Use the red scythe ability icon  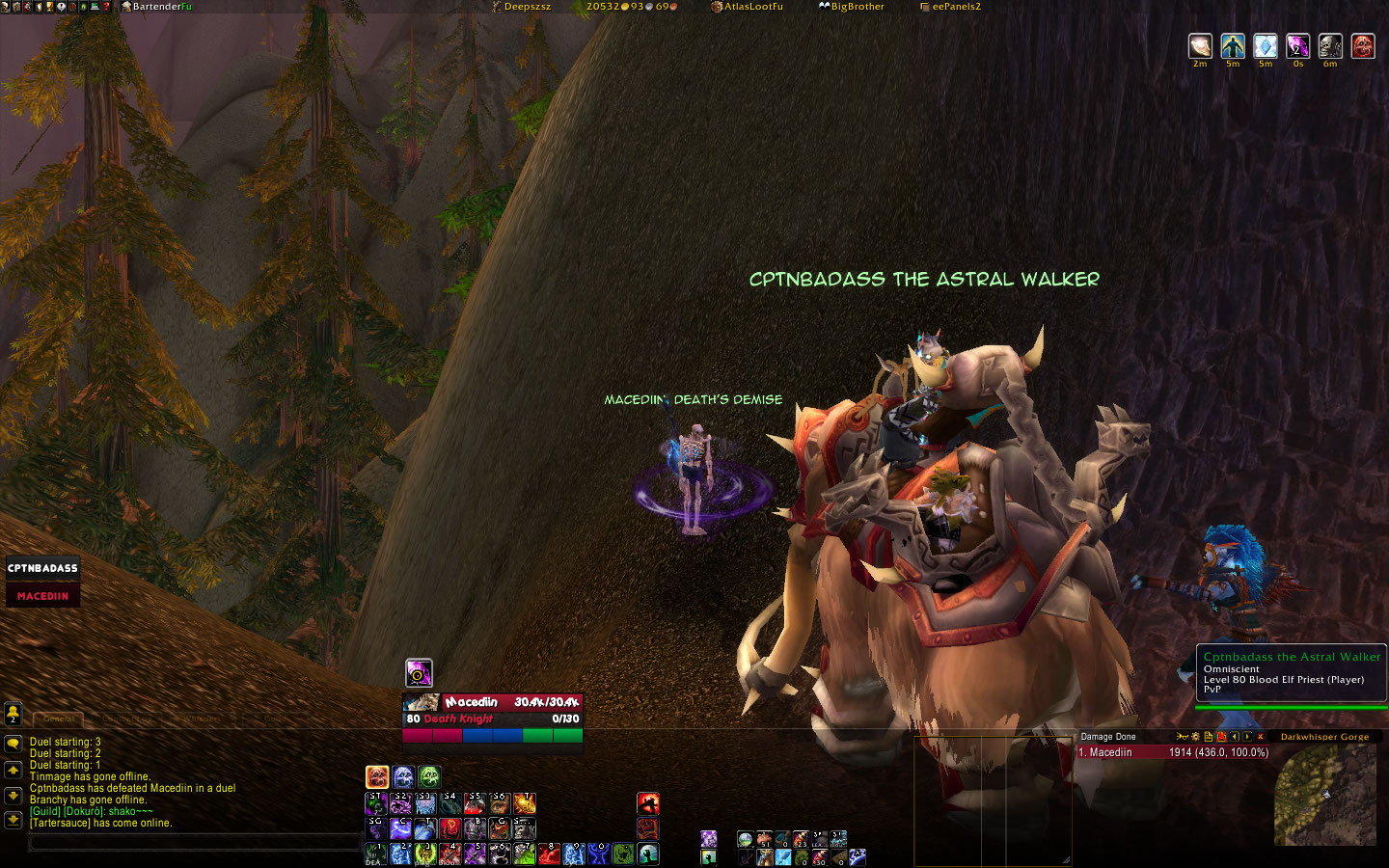tap(648, 803)
